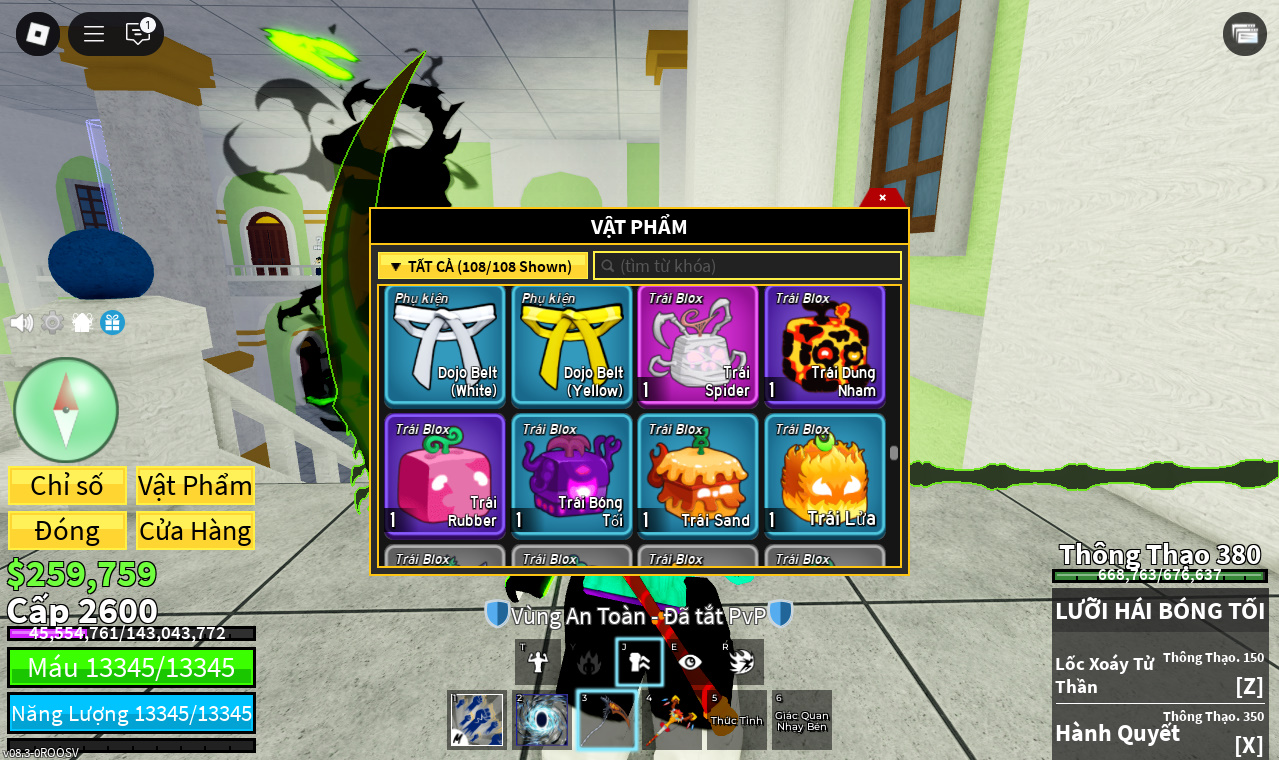Screen dimensions: 1279x760
Task: Choose the Trái Dung Nham fruit slot
Action: pos(825,345)
